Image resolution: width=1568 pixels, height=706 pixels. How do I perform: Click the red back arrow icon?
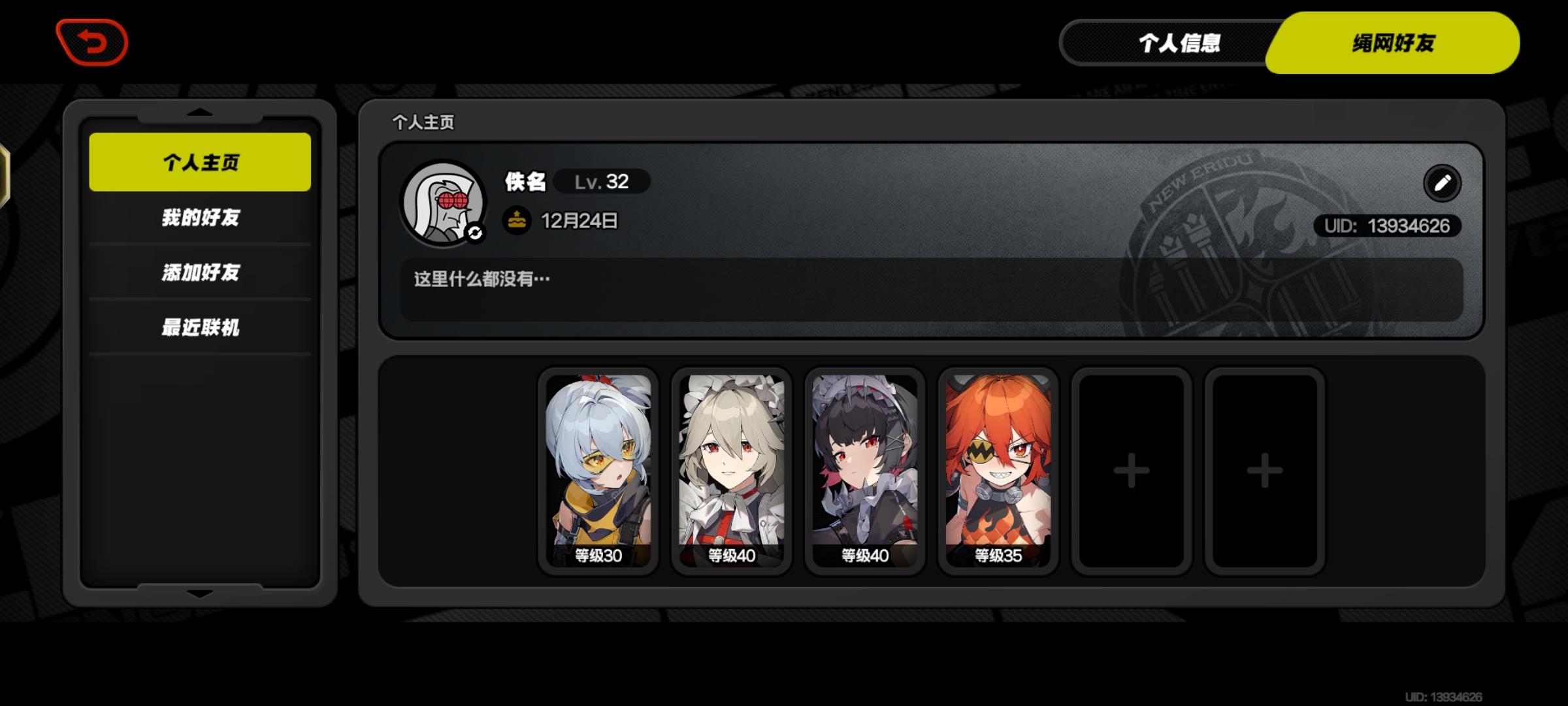91,43
